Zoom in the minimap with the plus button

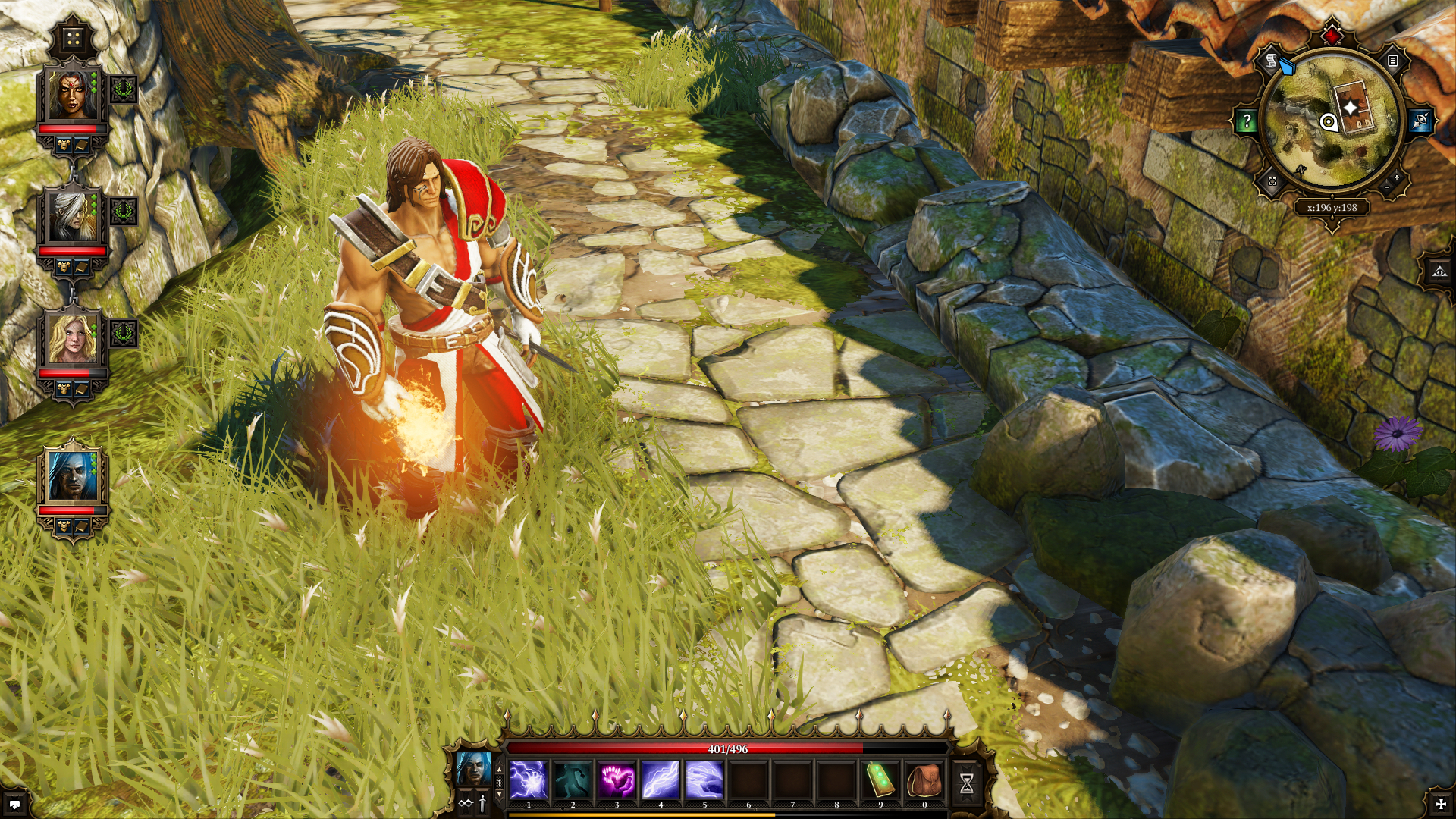1397,177
